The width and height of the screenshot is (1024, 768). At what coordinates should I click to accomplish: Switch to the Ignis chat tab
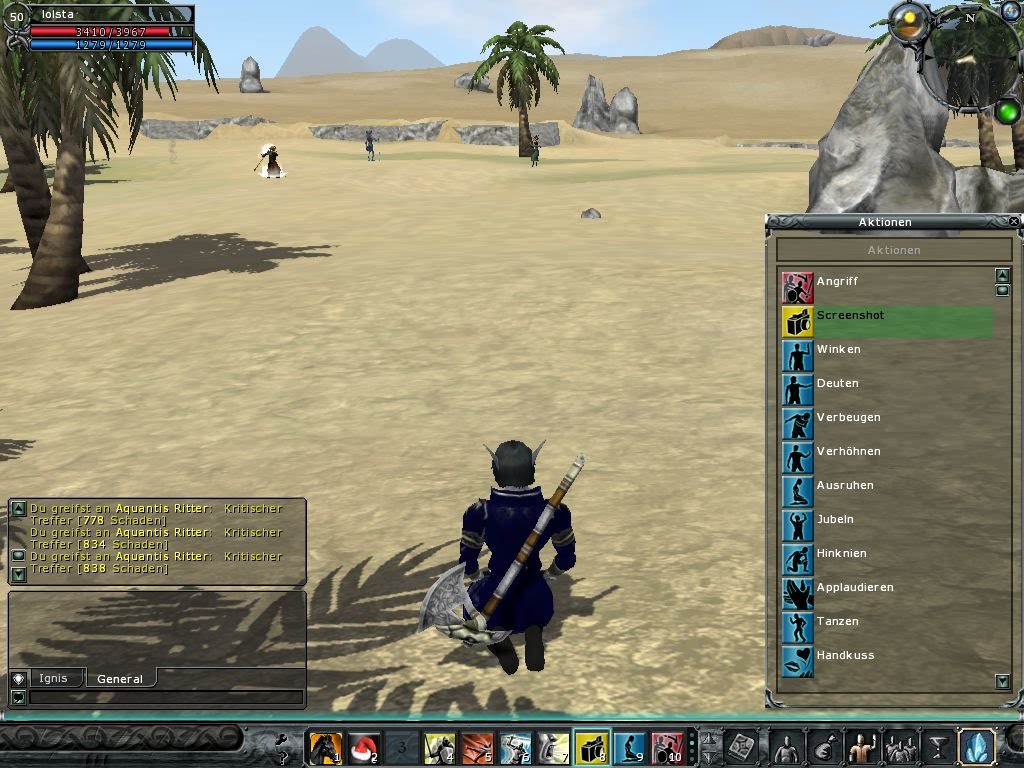(54, 678)
